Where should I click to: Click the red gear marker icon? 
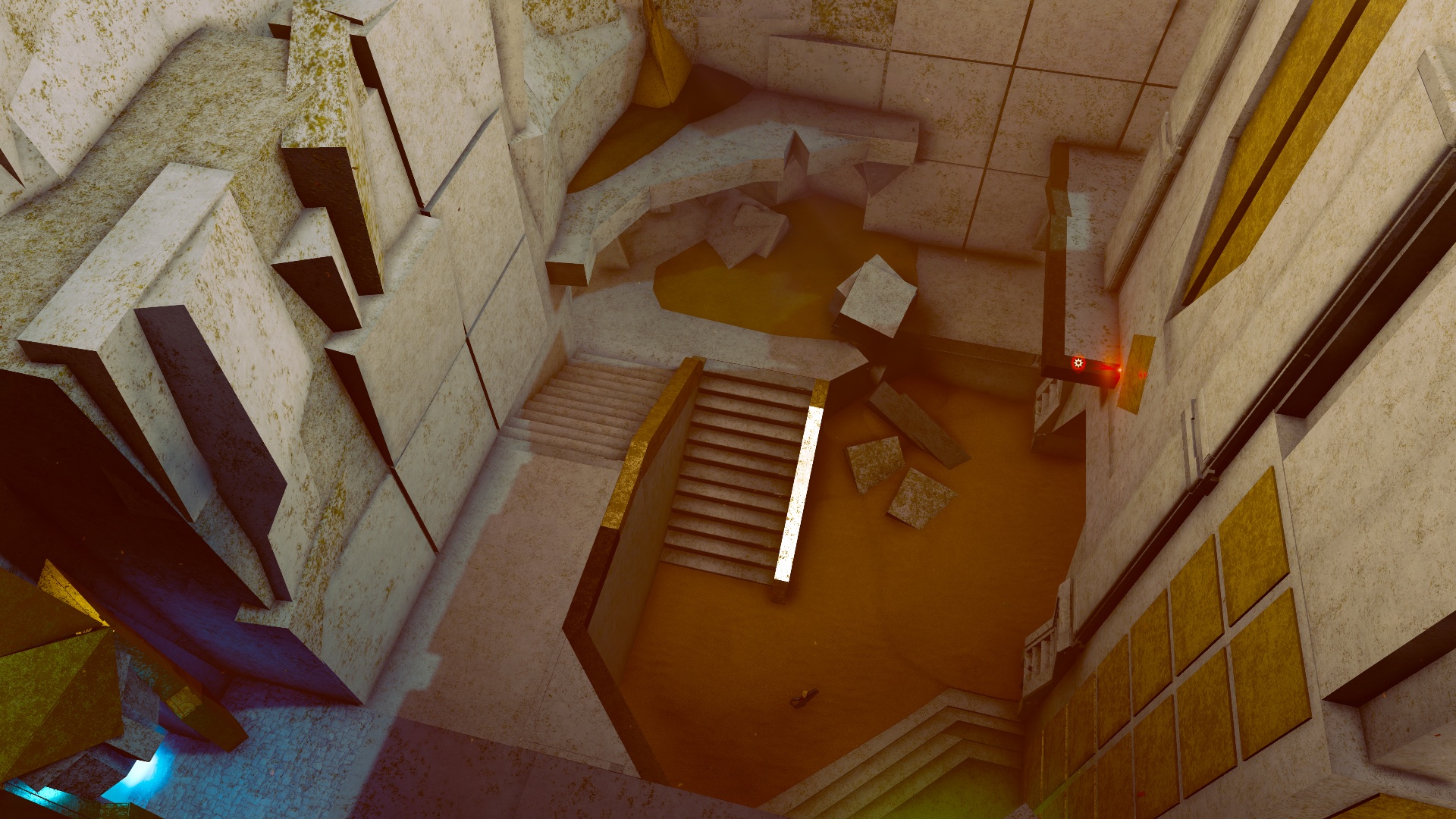pos(1078,364)
